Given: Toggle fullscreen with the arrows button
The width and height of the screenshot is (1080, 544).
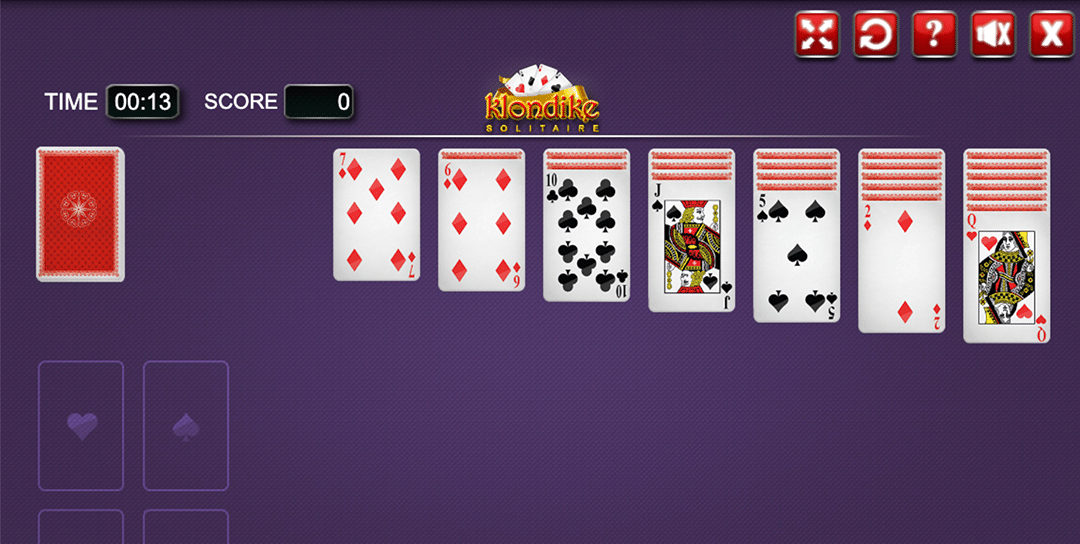Looking at the screenshot, I should click(x=817, y=35).
